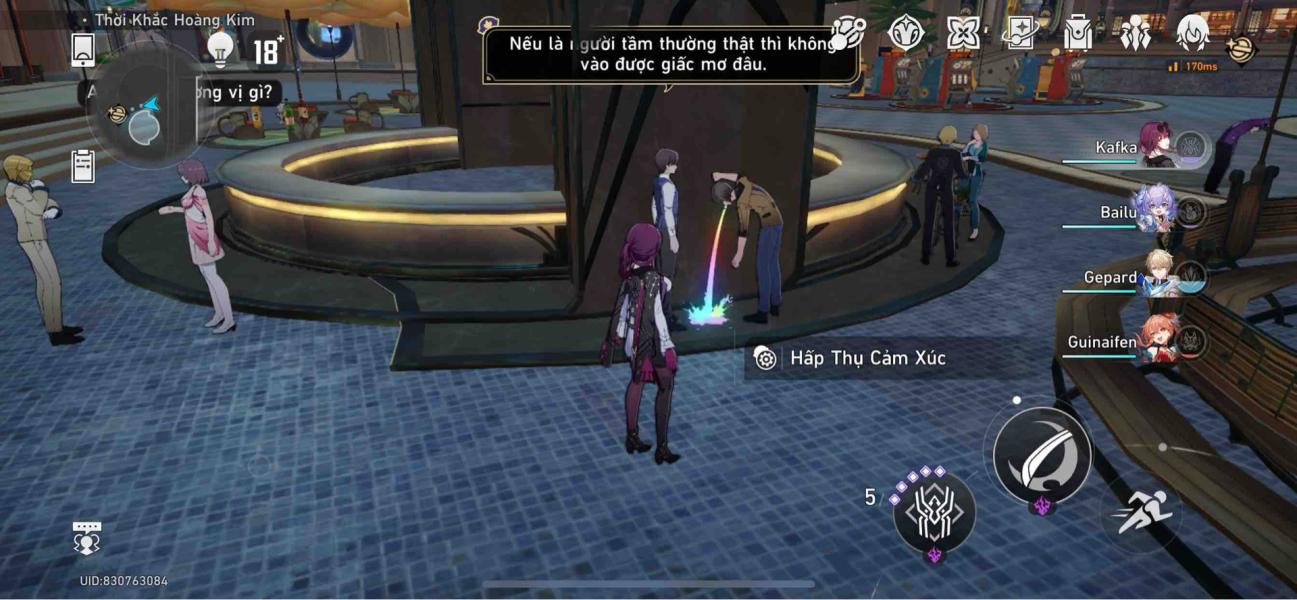Open the phone menu icon
Viewport: 1297px width, 600px height.
tap(83, 49)
